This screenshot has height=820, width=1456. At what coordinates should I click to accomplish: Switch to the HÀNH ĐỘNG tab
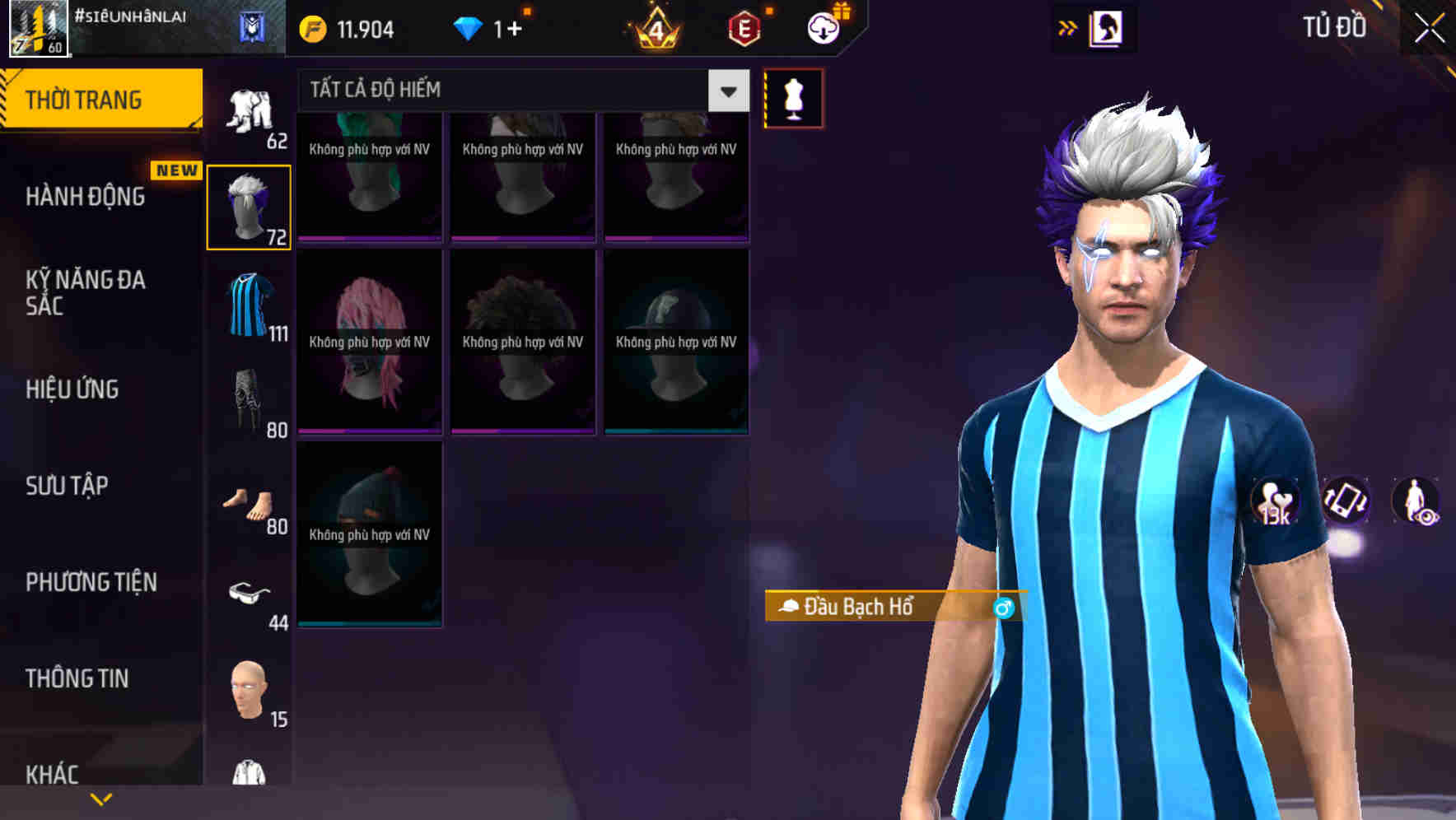point(87,197)
